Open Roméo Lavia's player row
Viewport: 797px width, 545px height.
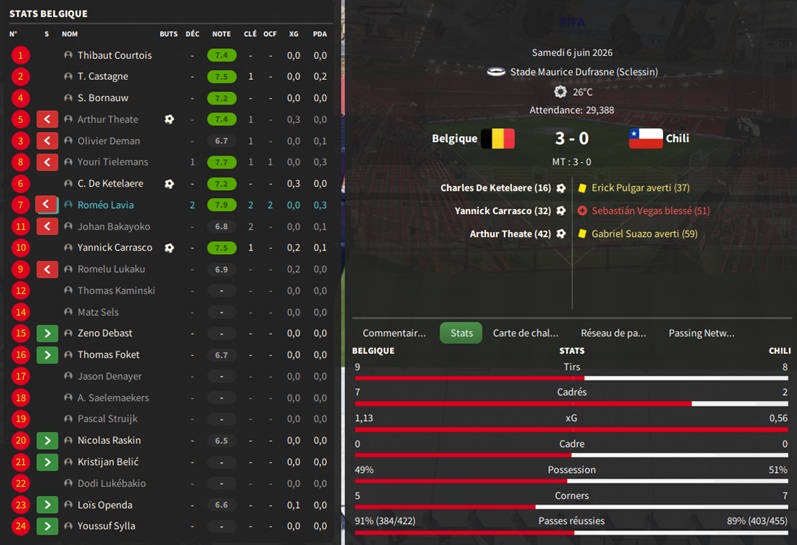[105, 205]
